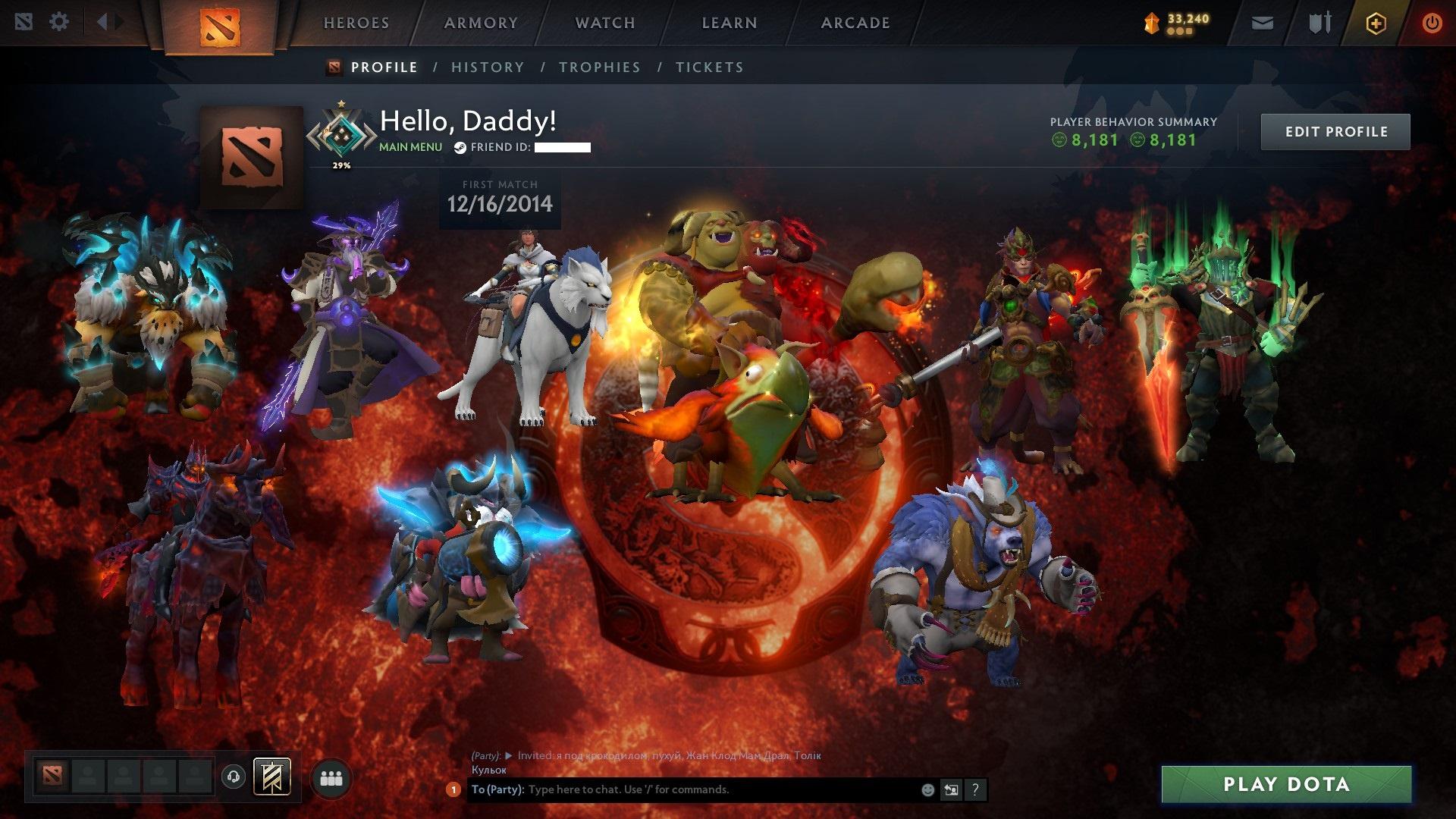The image size is (1456, 819).
Task: Click the party chat input field
Action: click(x=682, y=789)
